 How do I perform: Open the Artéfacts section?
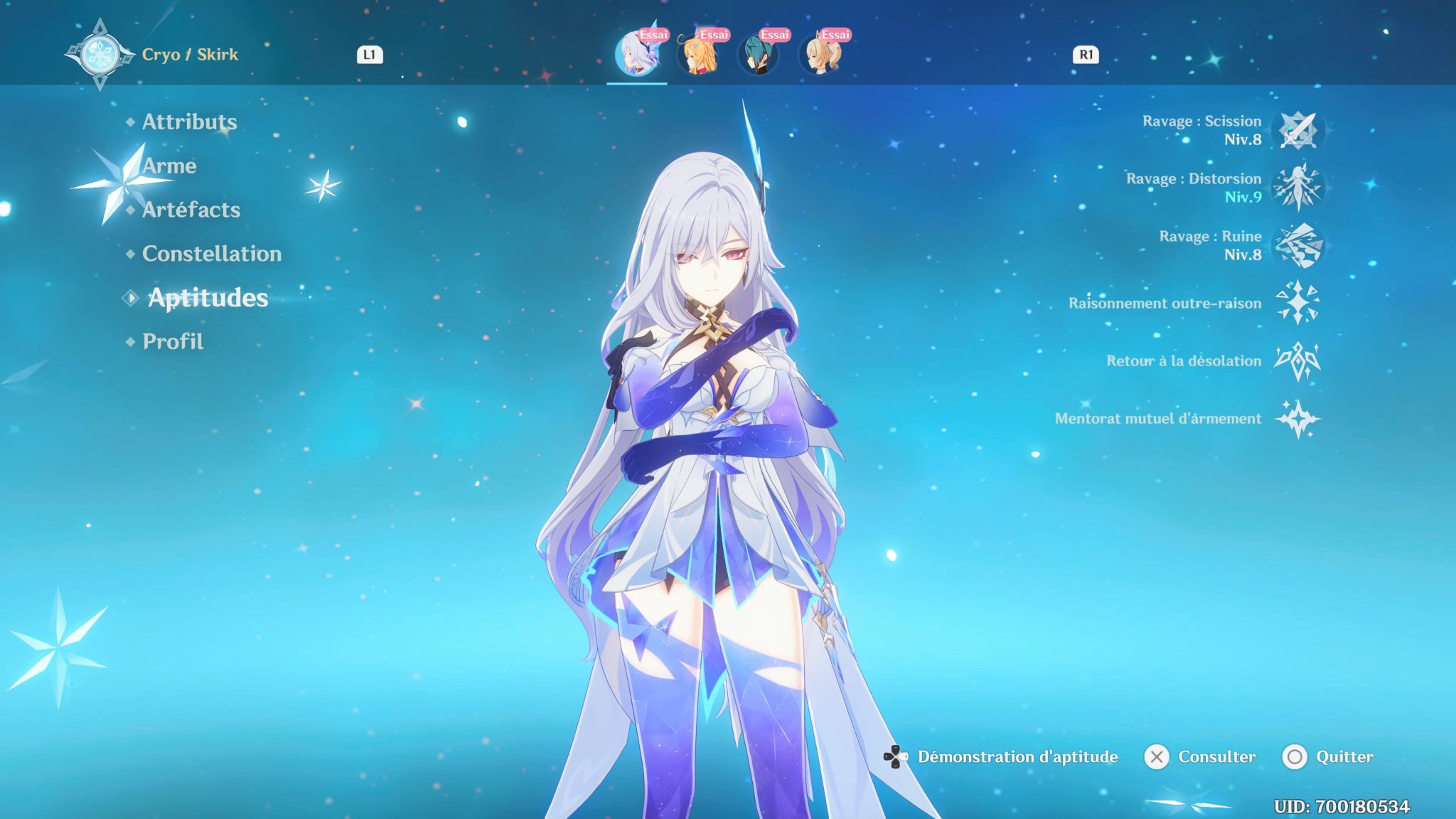(x=190, y=210)
